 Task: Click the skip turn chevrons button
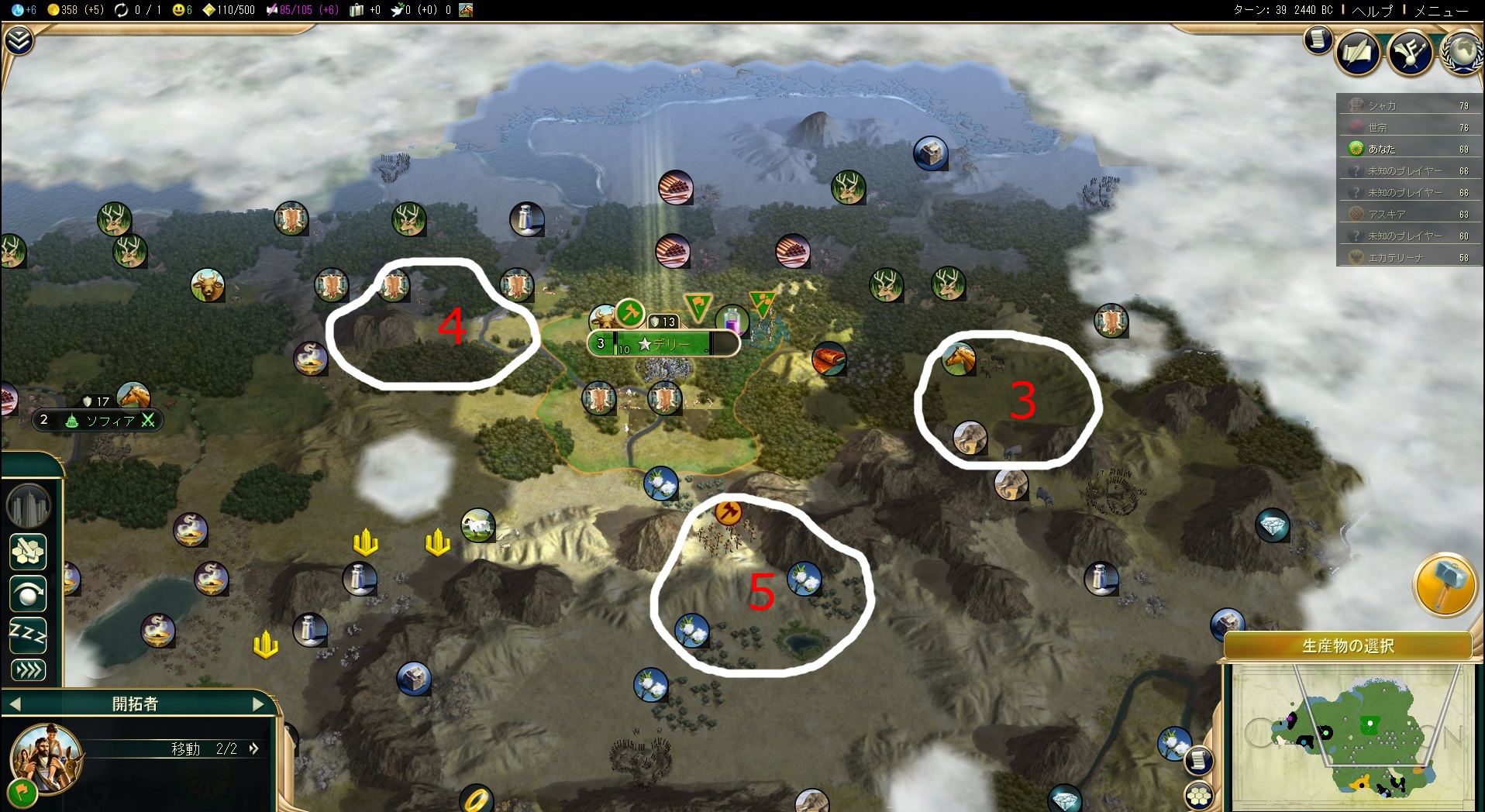28,670
